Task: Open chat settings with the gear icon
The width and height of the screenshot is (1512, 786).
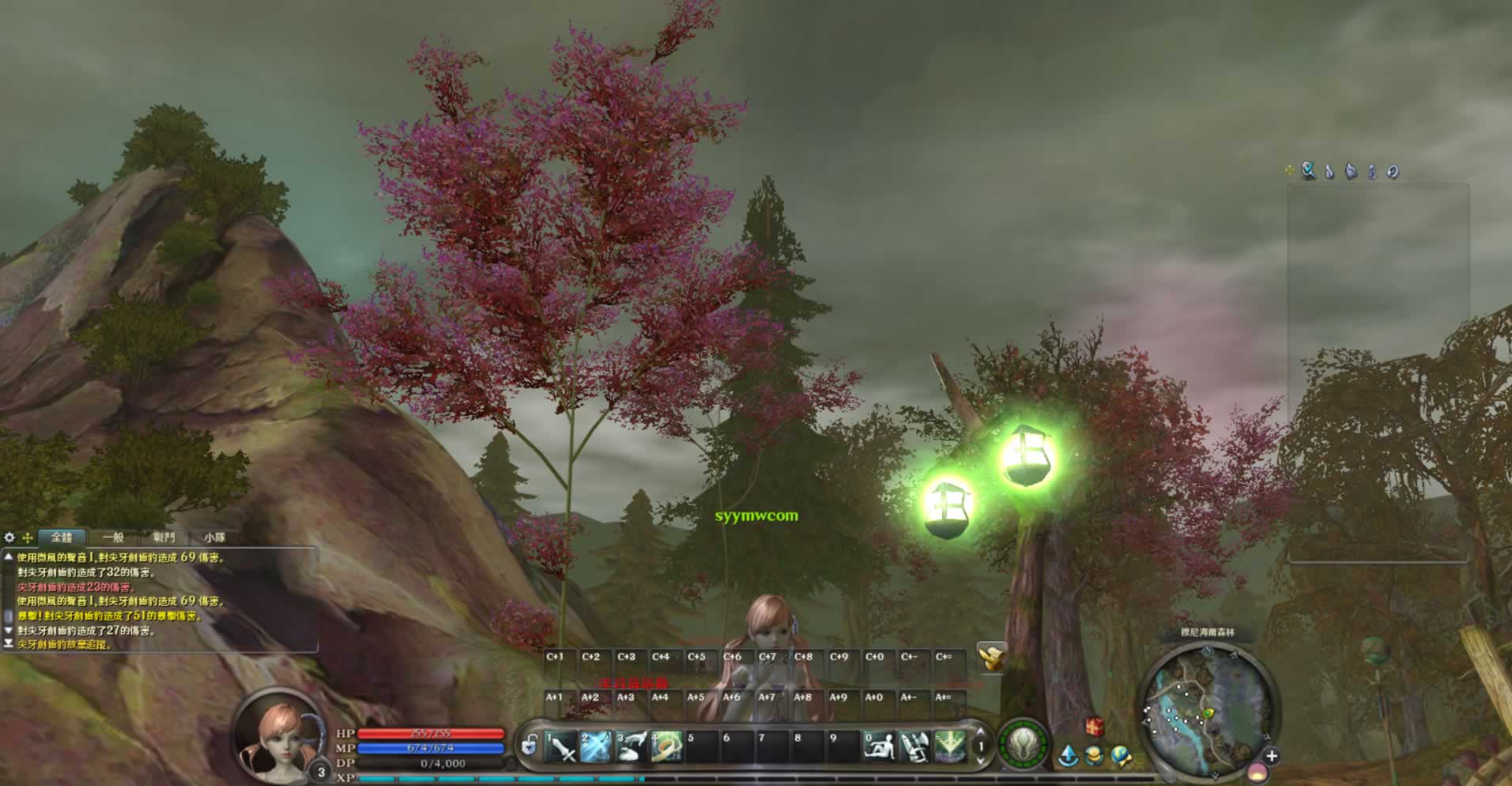Action: coord(9,538)
